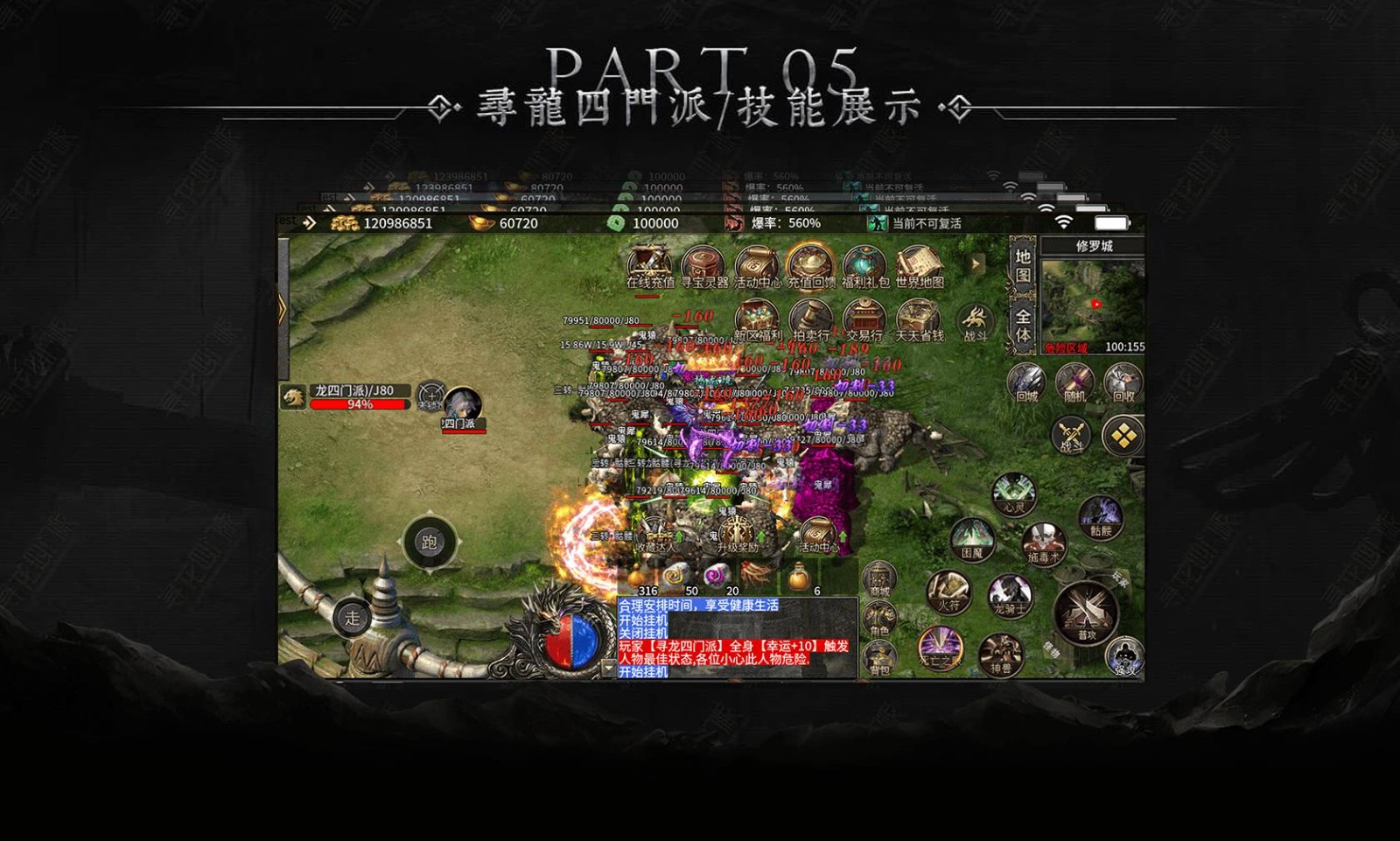This screenshot has width=1400, height=841.
Task: Open the 福利礼包 gift pack icon
Action: coord(865,265)
